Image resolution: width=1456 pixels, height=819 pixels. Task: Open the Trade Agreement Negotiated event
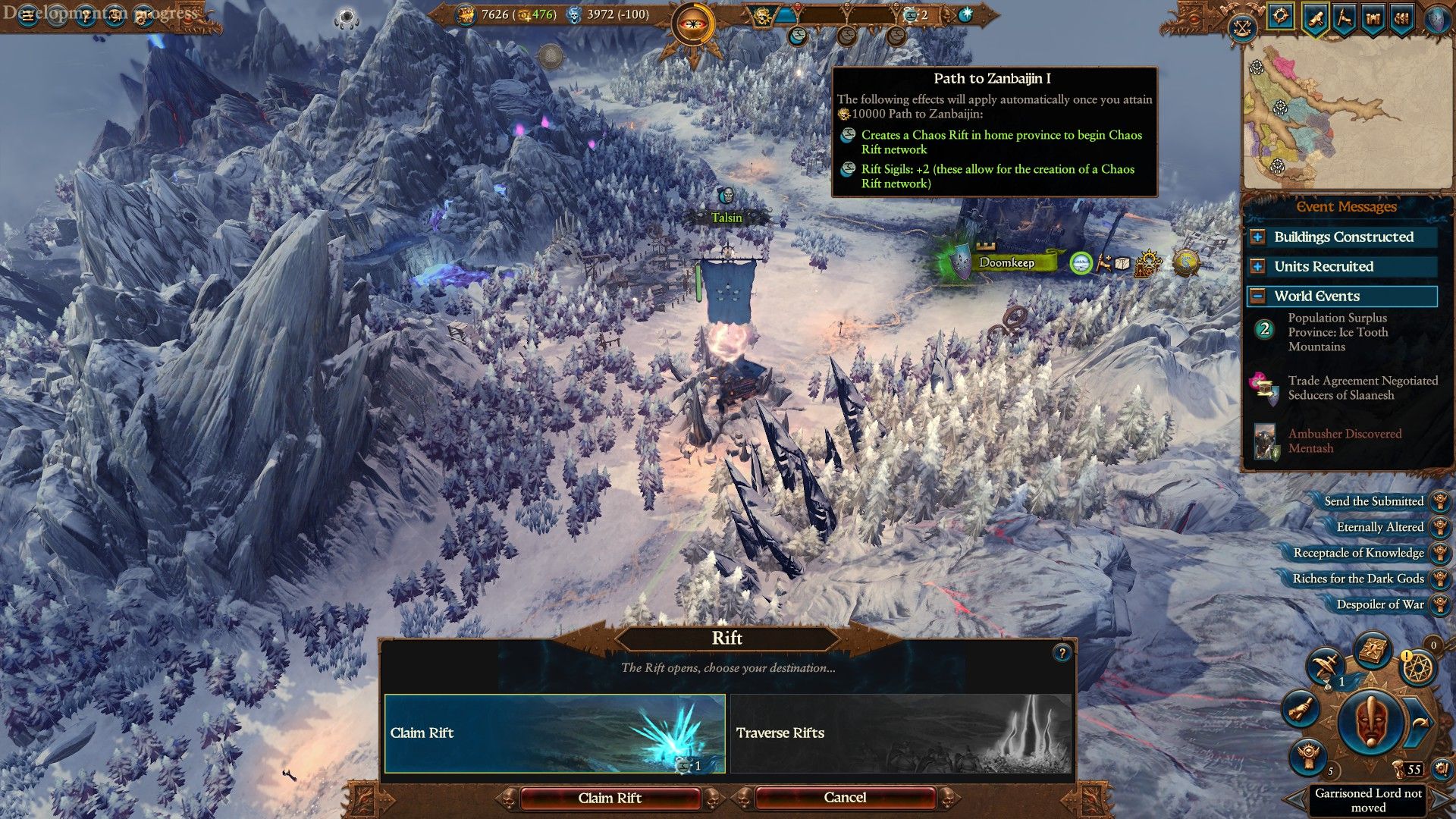click(x=1362, y=388)
